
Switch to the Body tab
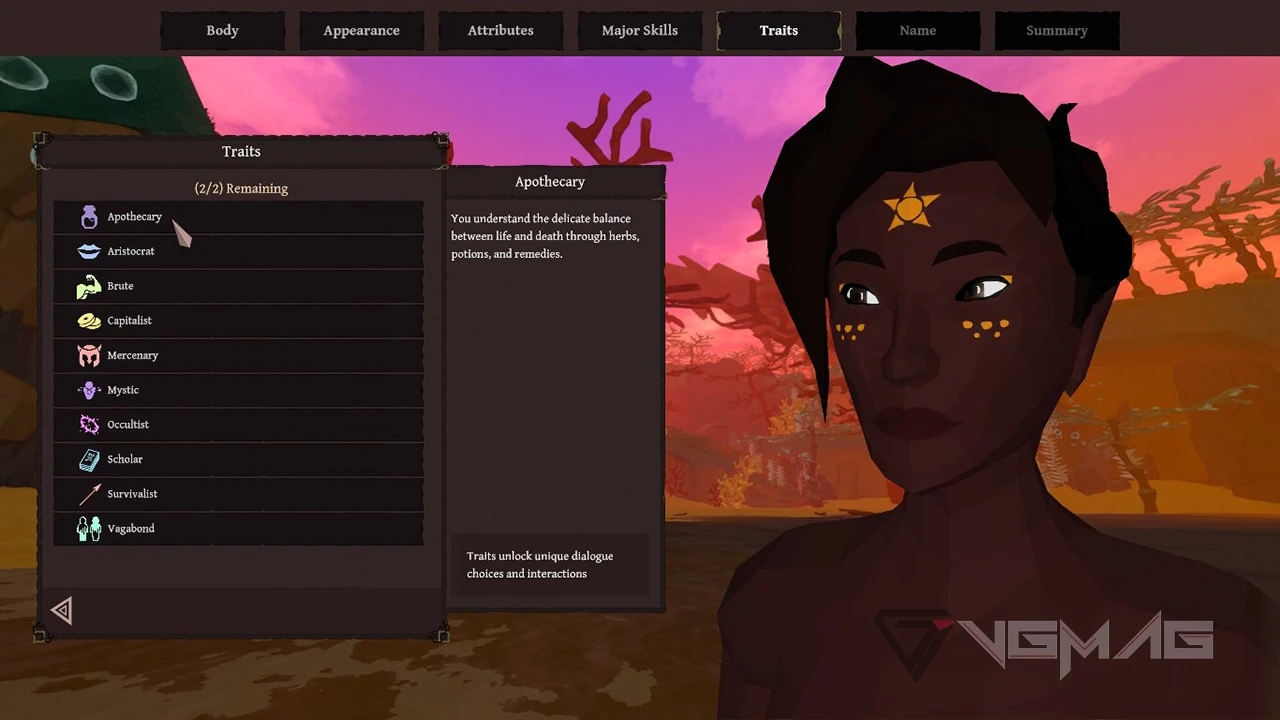coord(222,31)
